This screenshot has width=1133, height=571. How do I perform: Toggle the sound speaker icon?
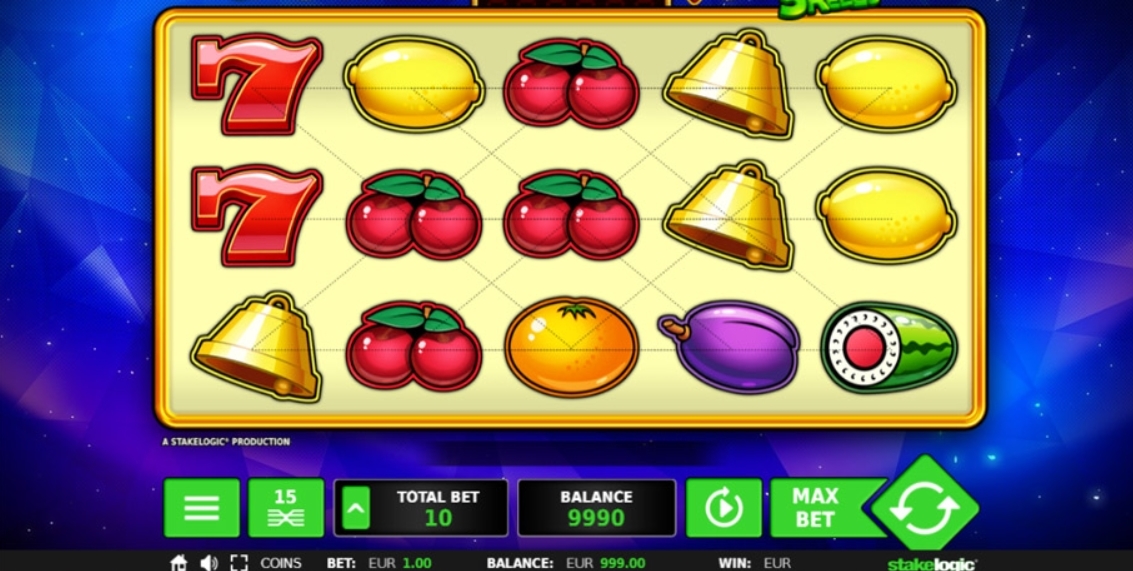(208, 563)
